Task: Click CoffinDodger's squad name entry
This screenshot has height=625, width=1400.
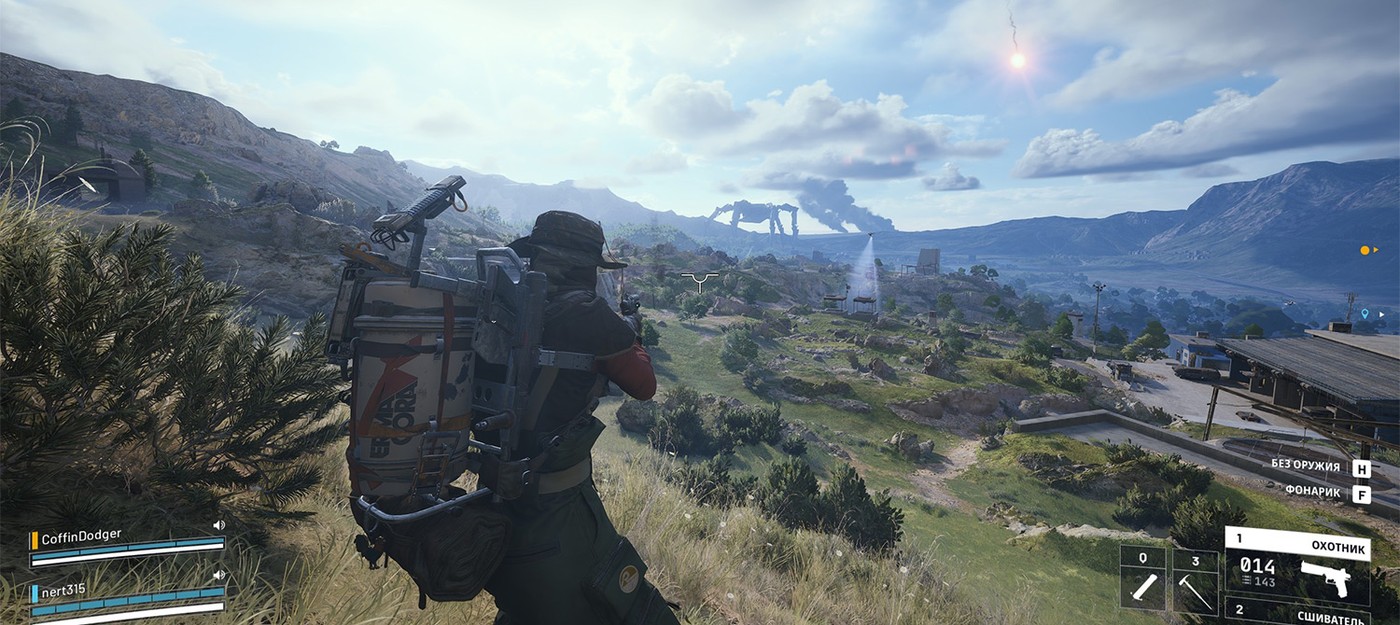Action: 81,535
